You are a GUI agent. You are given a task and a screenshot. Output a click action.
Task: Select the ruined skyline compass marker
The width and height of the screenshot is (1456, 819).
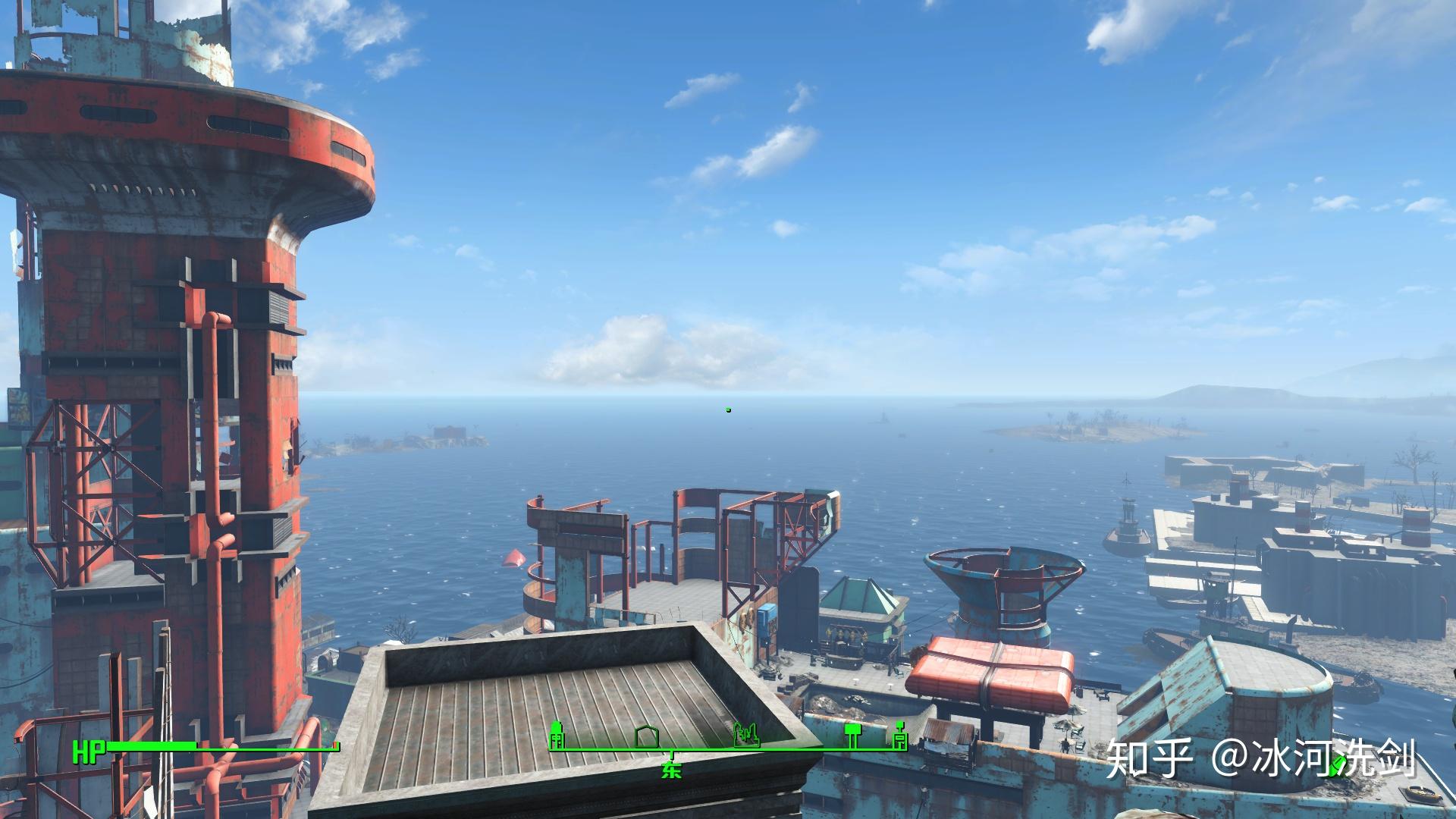click(x=746, y=735)
